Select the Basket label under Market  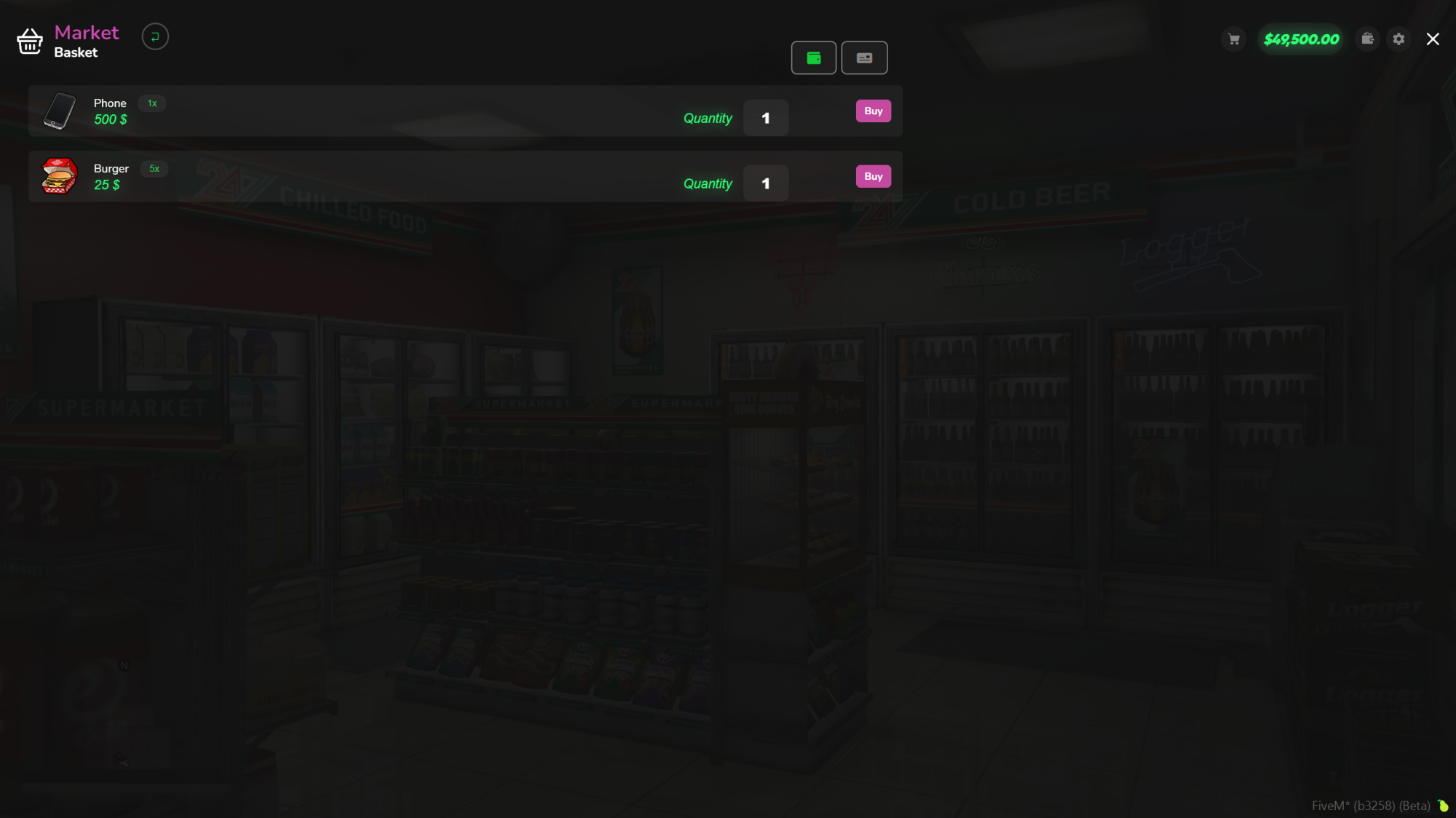tap(75, 52)
